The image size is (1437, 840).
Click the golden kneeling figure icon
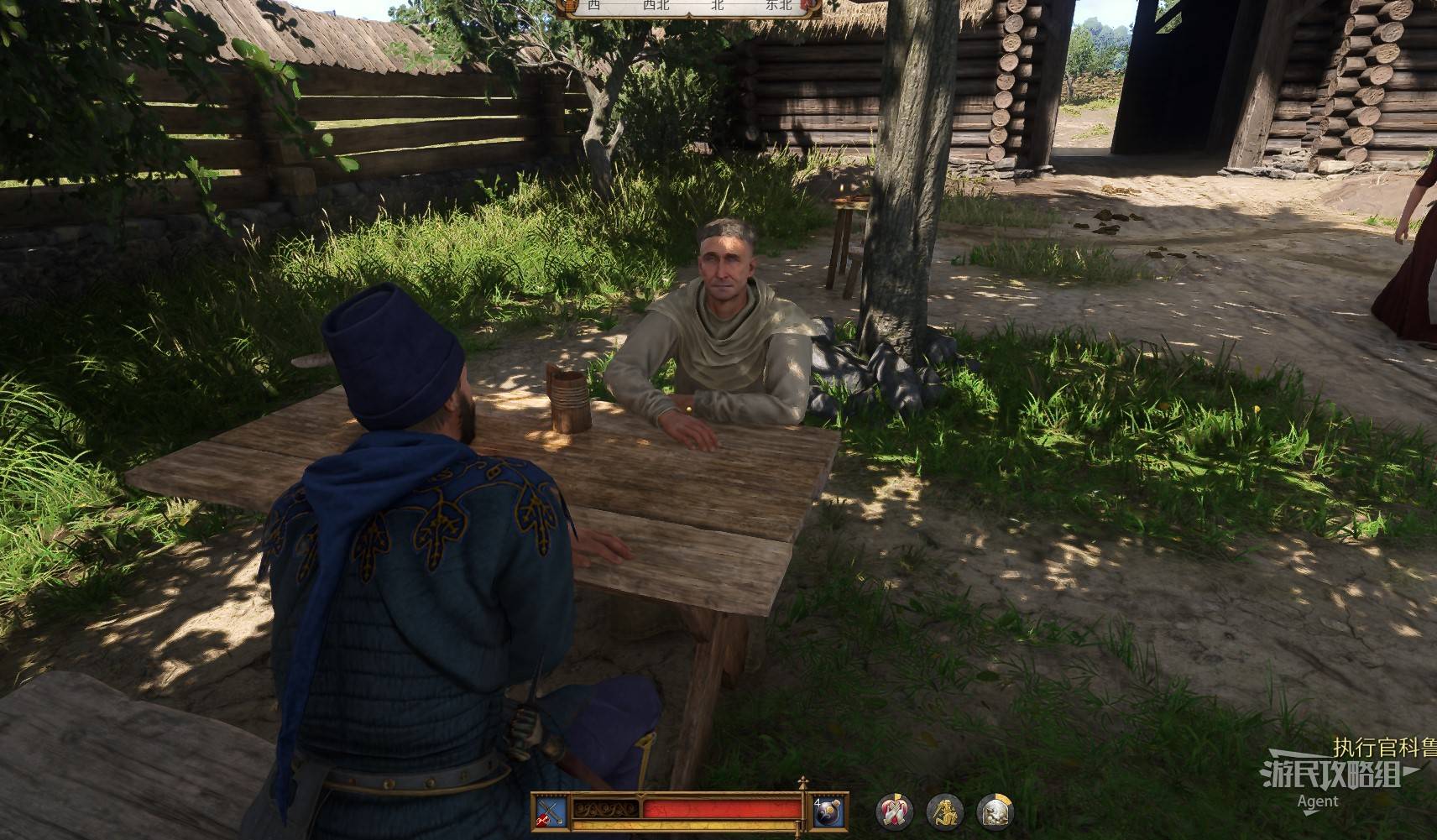[944, 811]
